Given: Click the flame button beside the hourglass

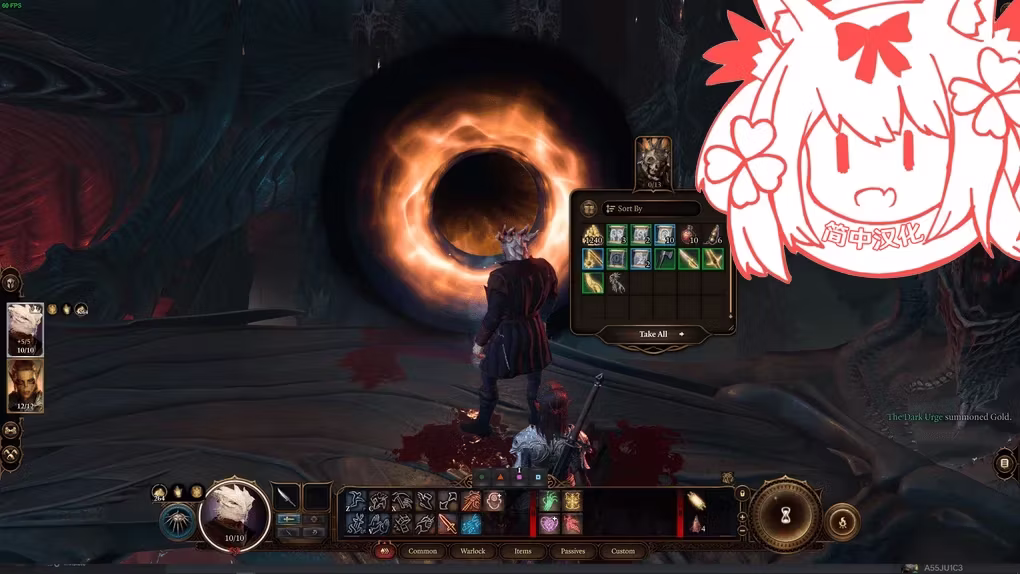Looking at the screenshot, I should point(843,523).
